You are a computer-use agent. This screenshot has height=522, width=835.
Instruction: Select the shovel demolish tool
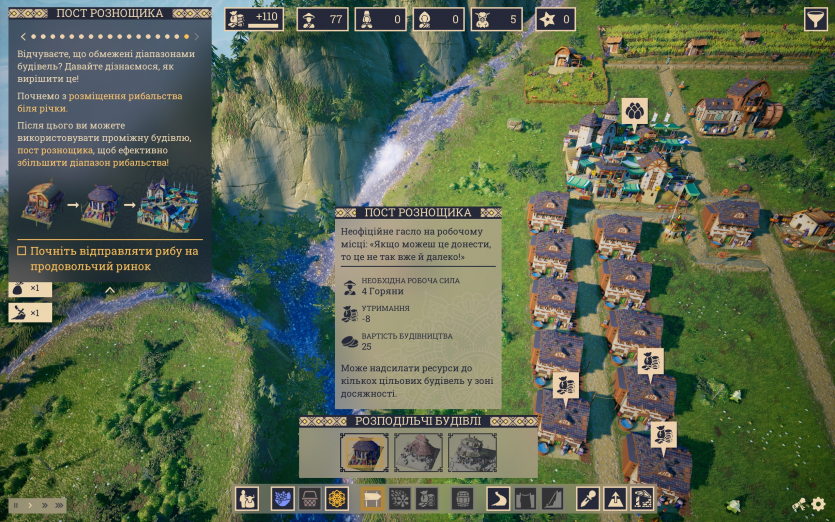(x=588, y=498)
